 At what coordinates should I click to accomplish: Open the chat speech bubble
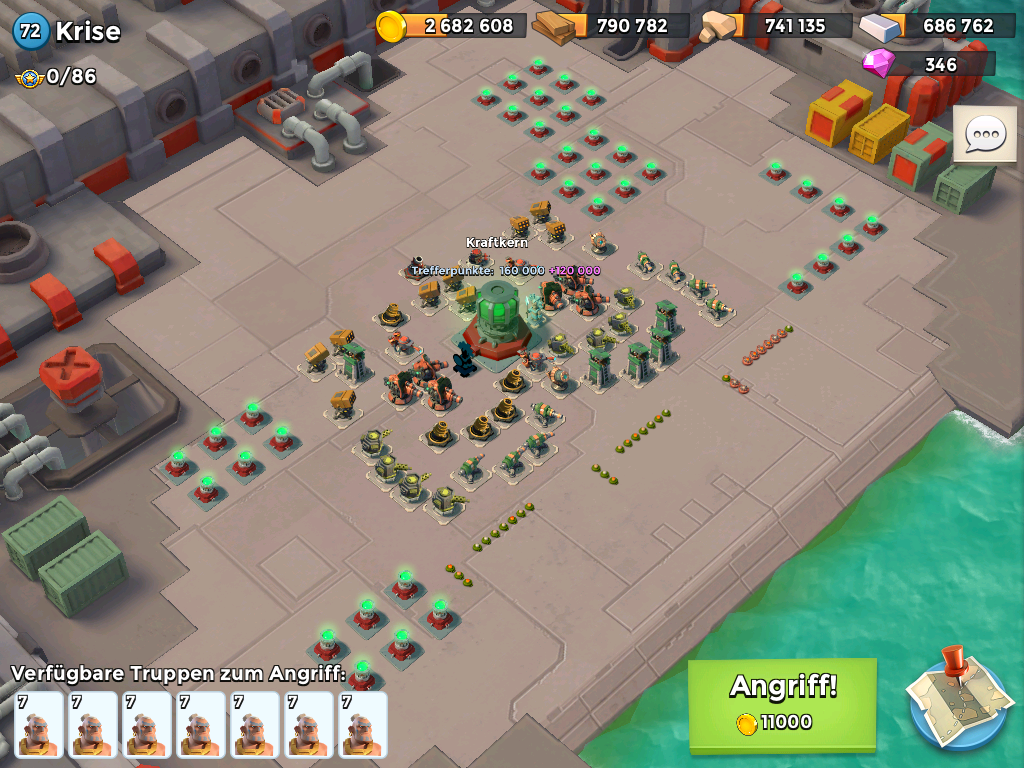tap(984, 134)
